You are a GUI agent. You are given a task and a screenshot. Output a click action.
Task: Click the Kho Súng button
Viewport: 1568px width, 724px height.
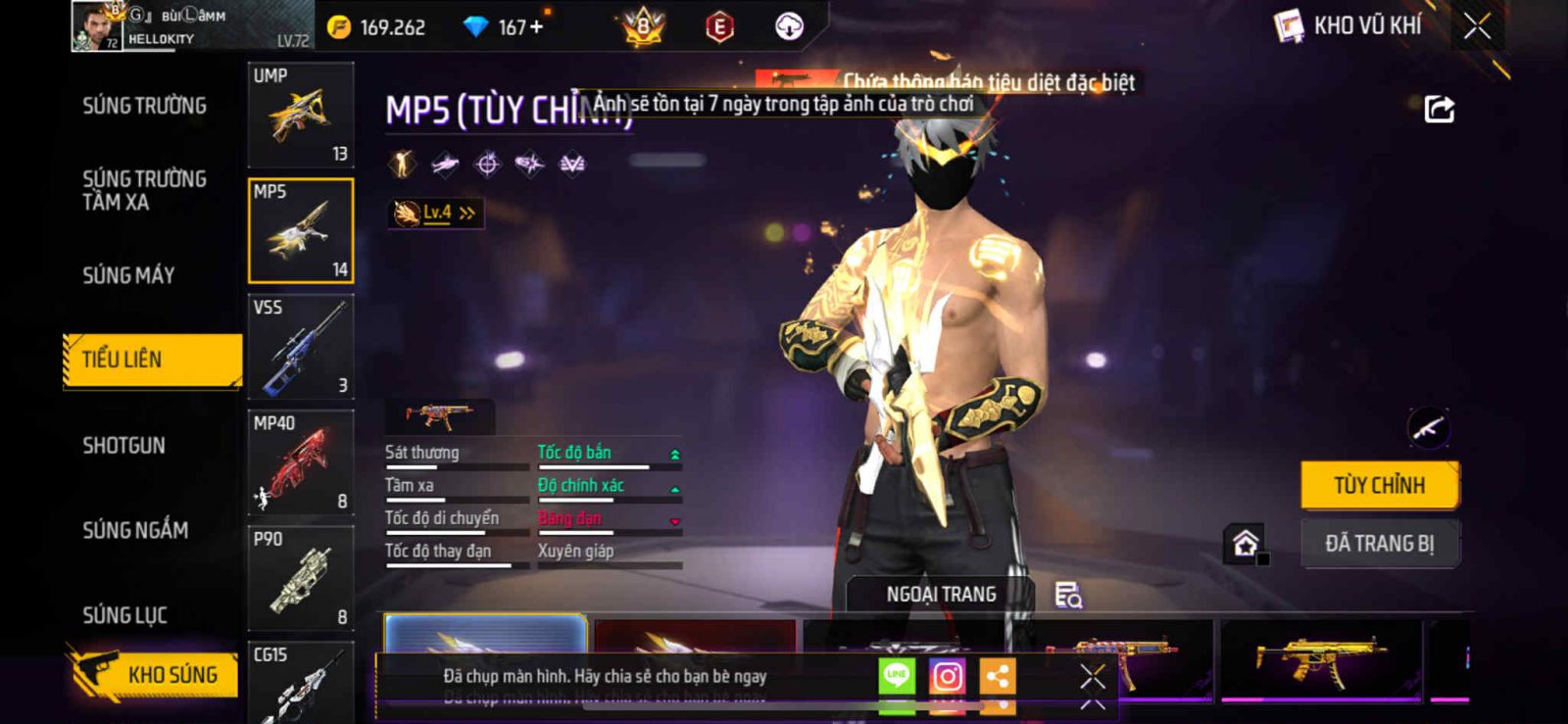155,674
